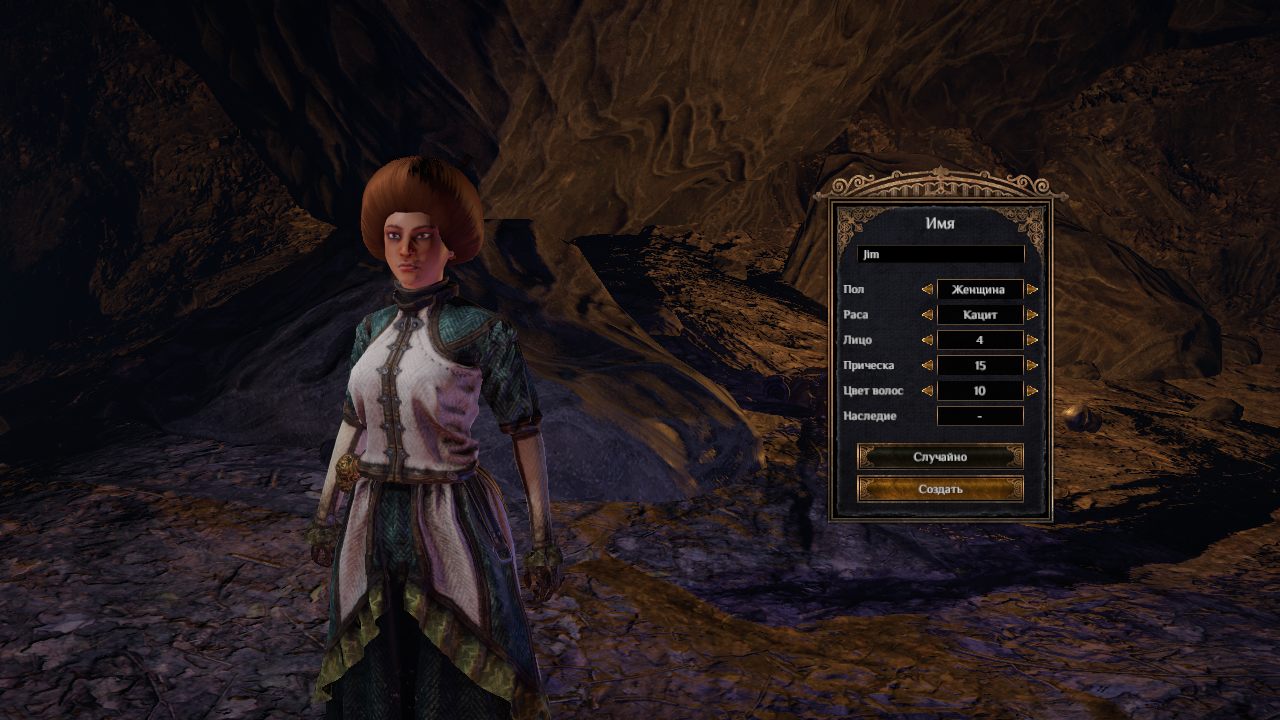Choose previous race with left arrow beside Раса
1280x720 pixels.
[x=927, y=315]
